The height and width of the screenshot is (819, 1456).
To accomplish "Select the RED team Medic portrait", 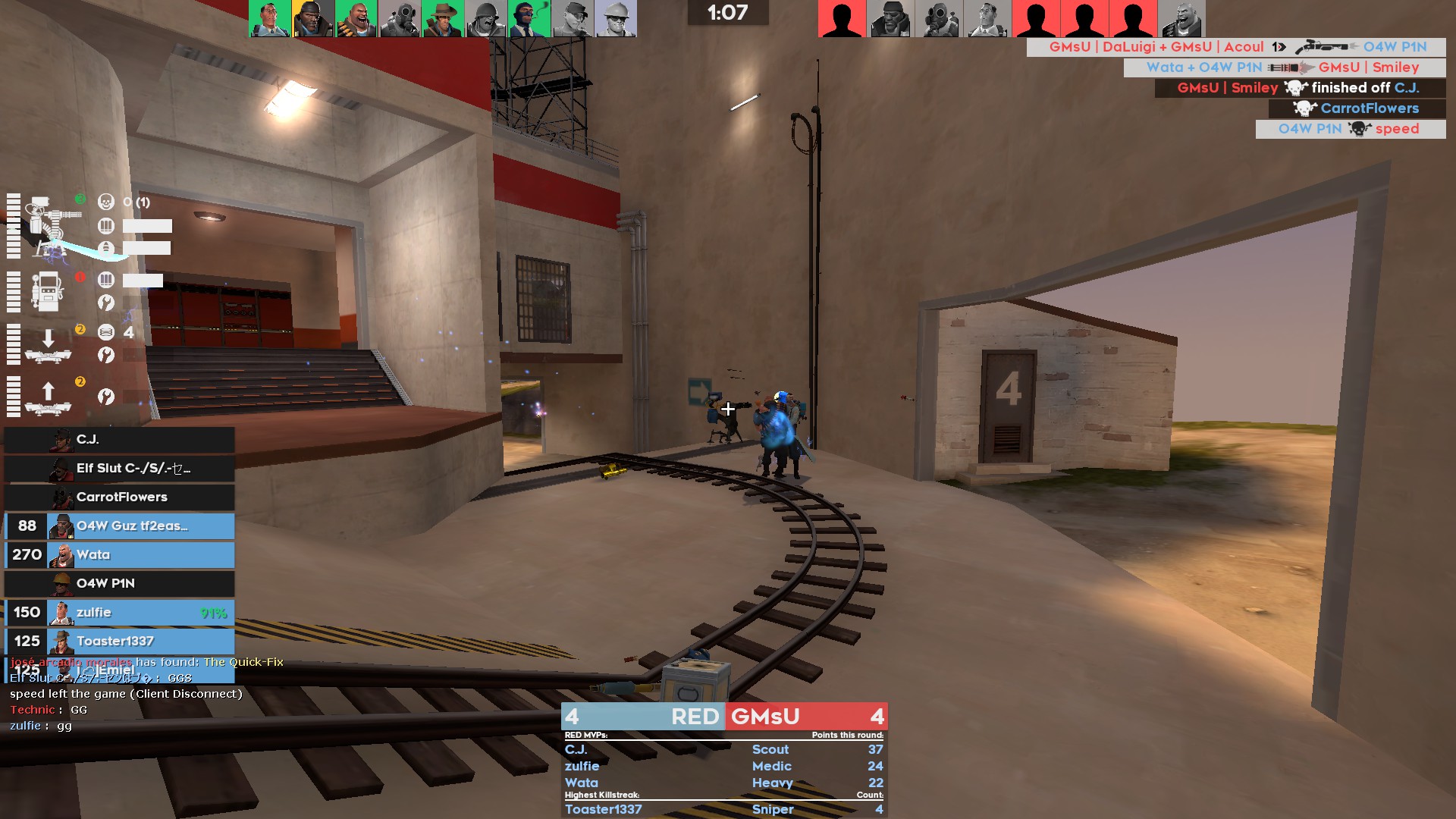I will pyautogui.click(x=987, y=19).
